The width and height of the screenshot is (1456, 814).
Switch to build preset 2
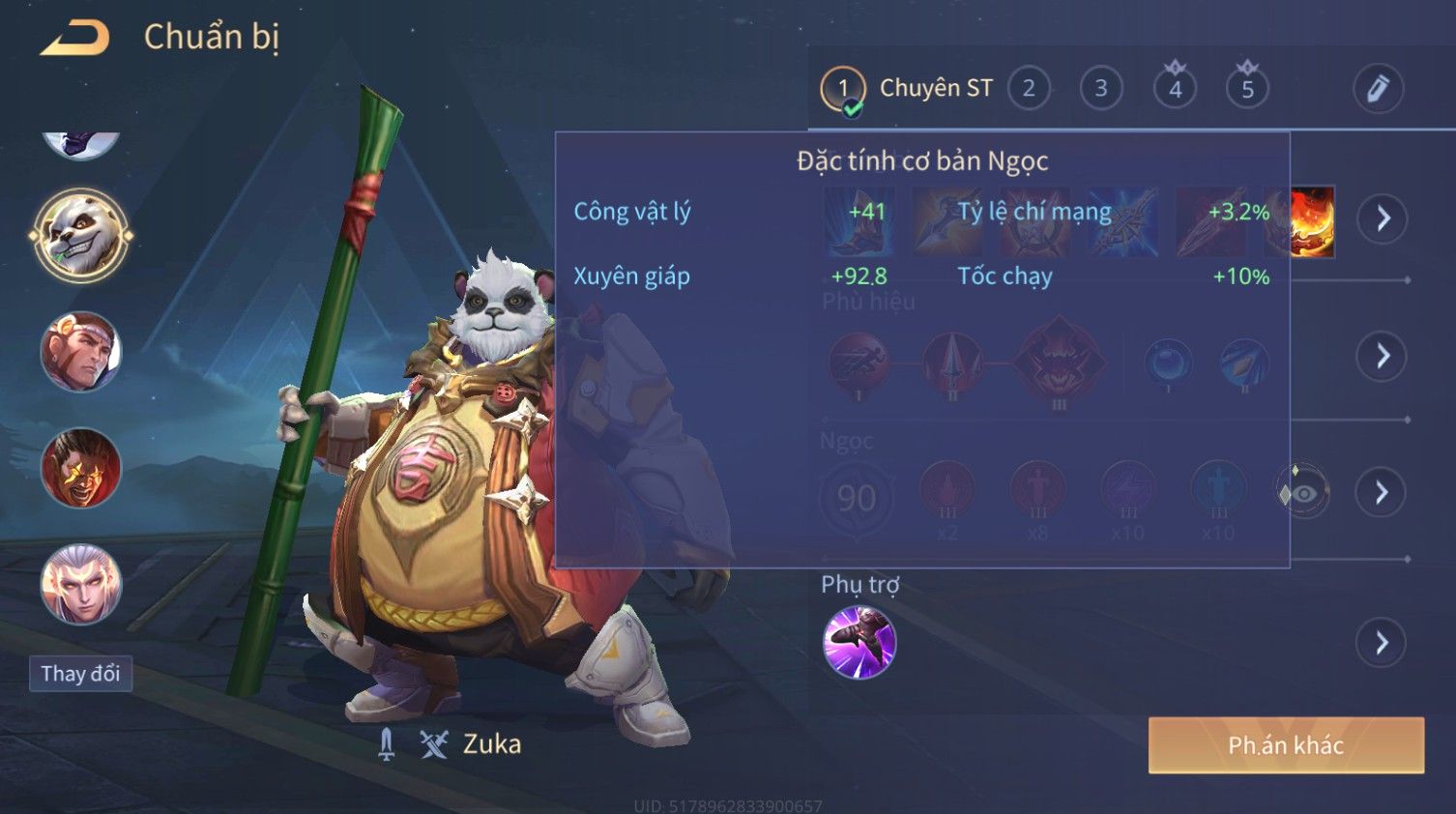coord(1029,89)
